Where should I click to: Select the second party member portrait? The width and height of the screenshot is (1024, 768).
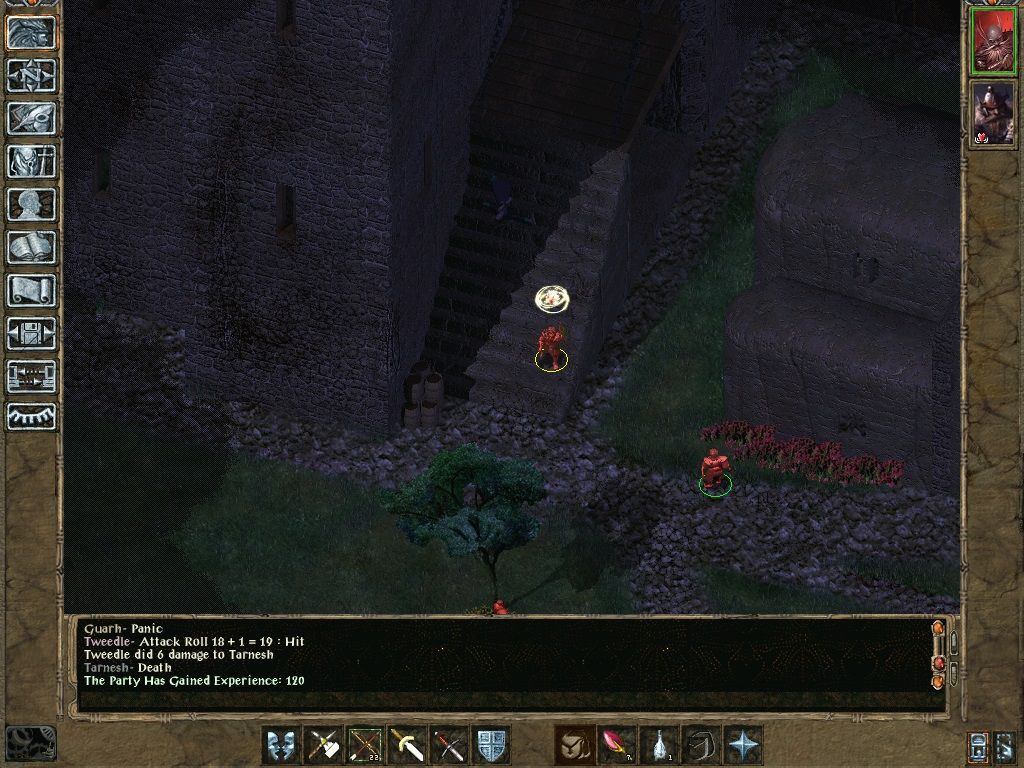pyautogui.click(x=993, y=113)
